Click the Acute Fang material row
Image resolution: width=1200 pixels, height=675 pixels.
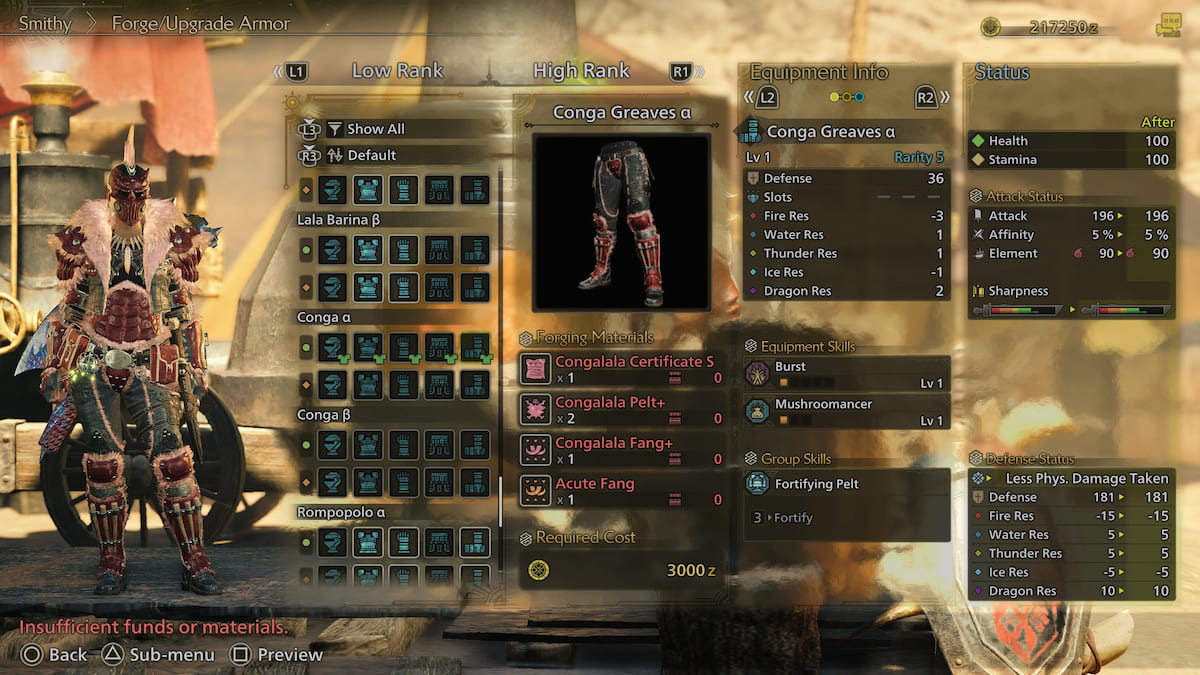tap(622, 491)
